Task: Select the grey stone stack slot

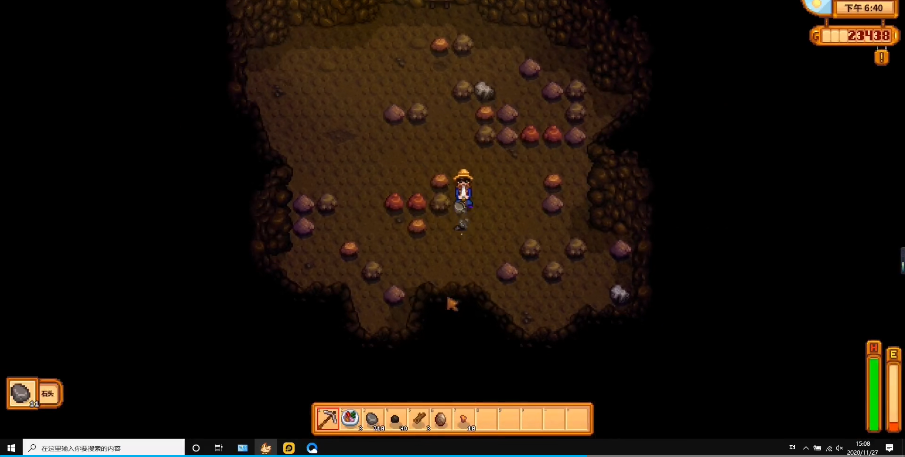Action: [373, 418]
